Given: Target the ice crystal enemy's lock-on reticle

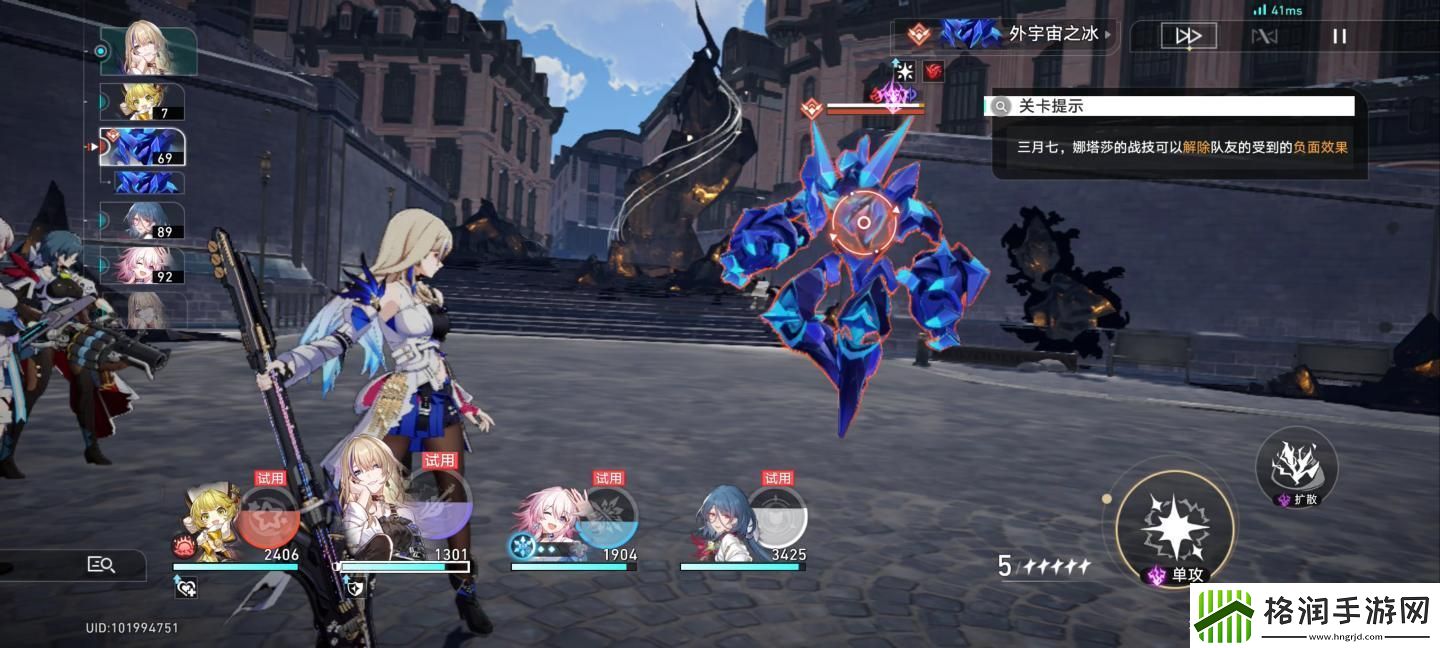Looking at the screenshot, I should pyautogui.click(x=864, y=222).
